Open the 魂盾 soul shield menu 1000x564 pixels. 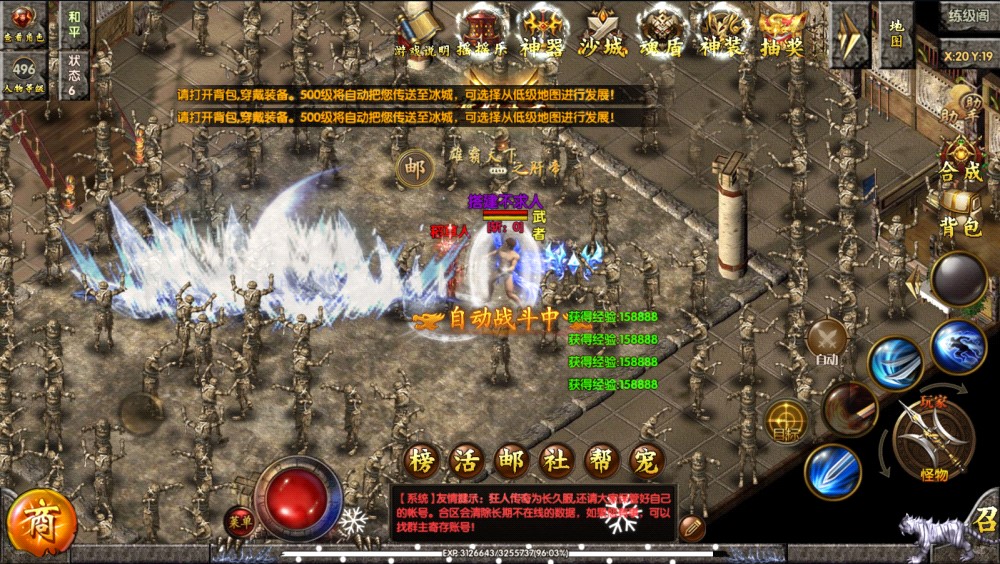(661, 28)
